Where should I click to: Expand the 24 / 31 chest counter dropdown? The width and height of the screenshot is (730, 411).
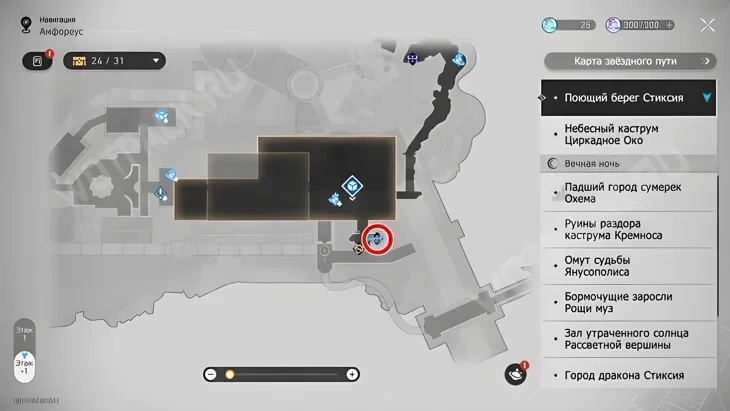(156, 61)
